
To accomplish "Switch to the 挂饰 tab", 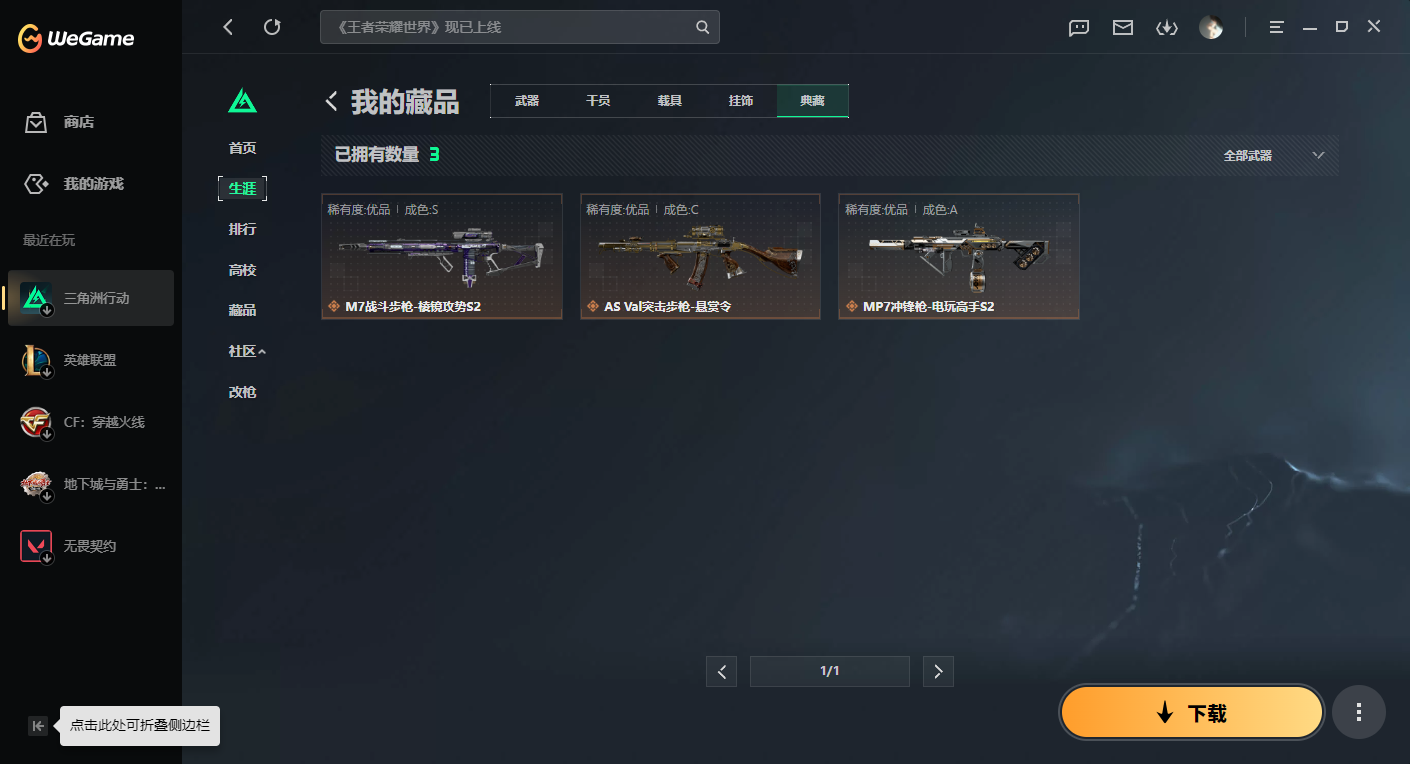I will coord(741,100).
